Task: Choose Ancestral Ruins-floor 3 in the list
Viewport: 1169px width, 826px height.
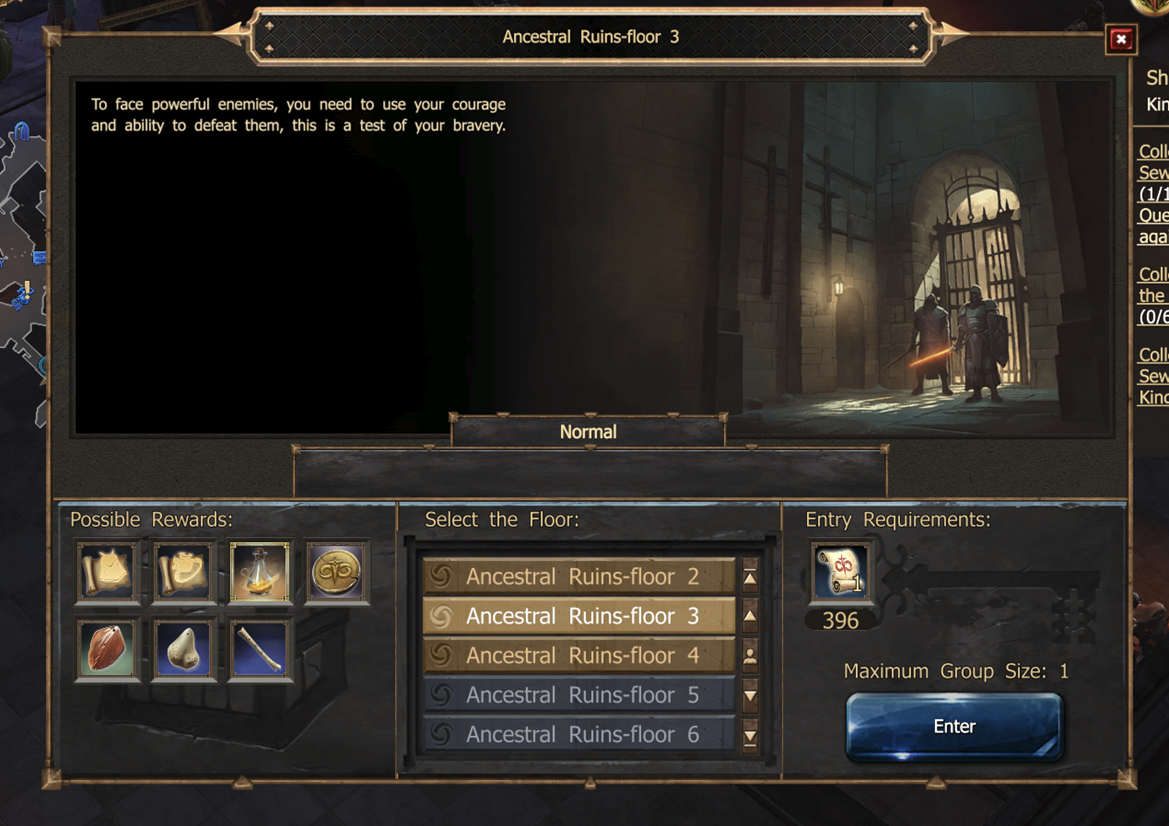Action: [x=579, y=616]
